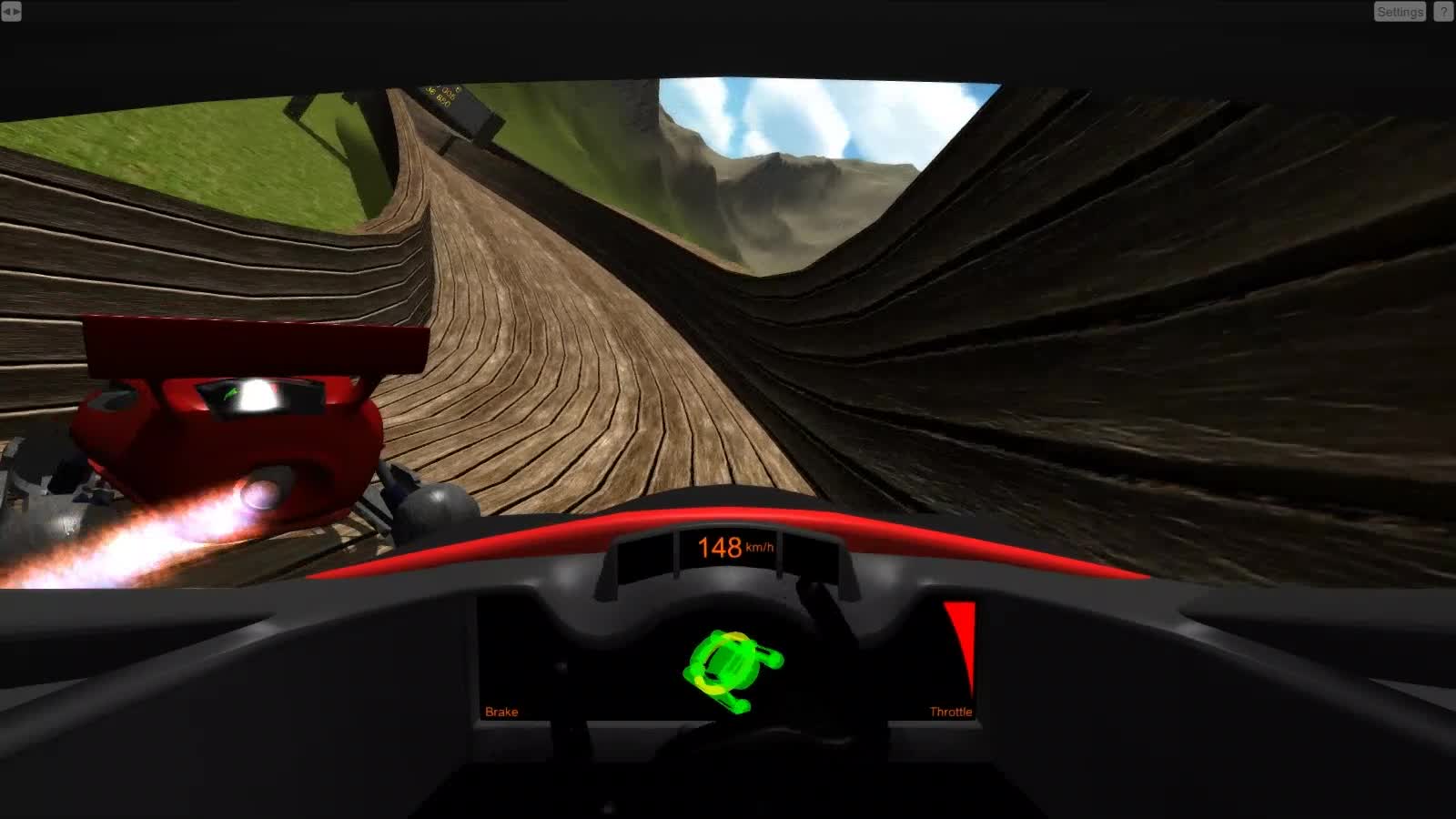Viewport: 1456px width, 819px height.
Task: Click the double-arrow panel toggle icon top-left
Action: (x=13, y=13)
